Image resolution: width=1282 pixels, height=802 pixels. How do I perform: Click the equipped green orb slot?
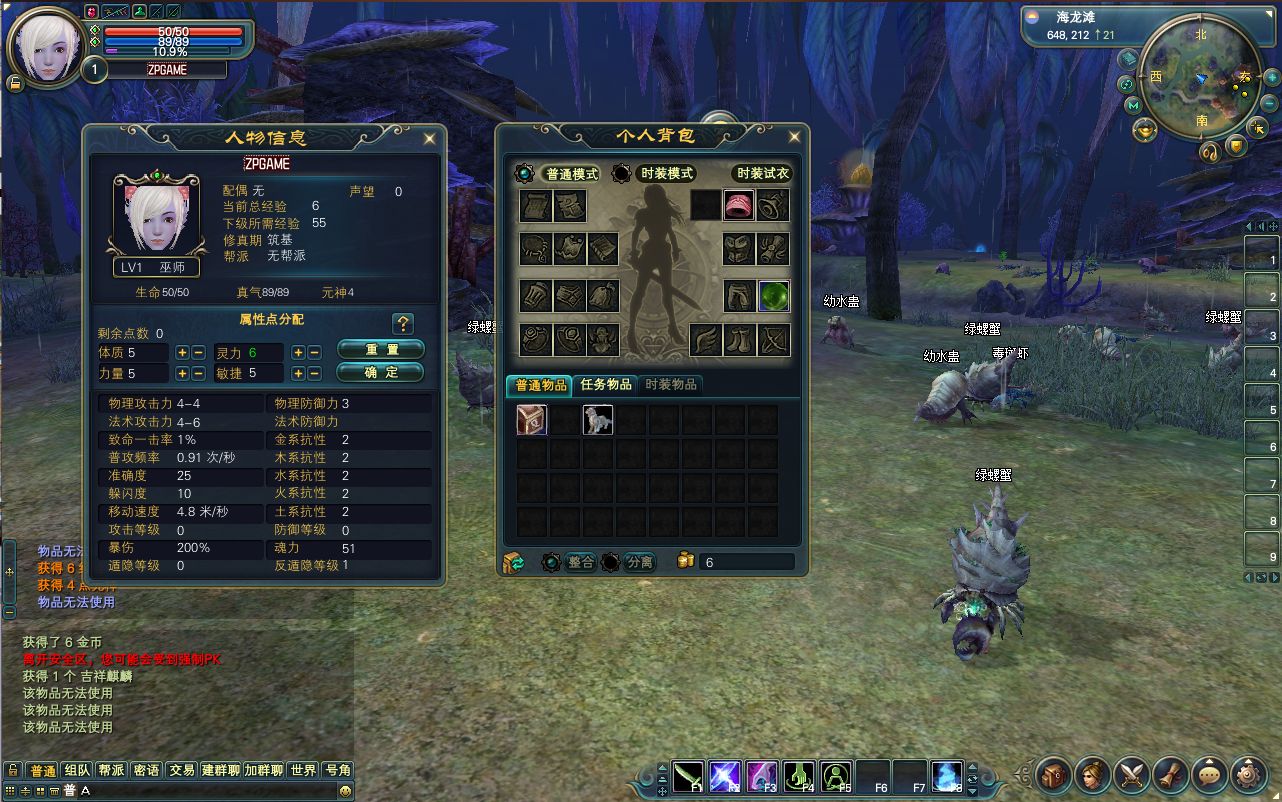(774, 295)
